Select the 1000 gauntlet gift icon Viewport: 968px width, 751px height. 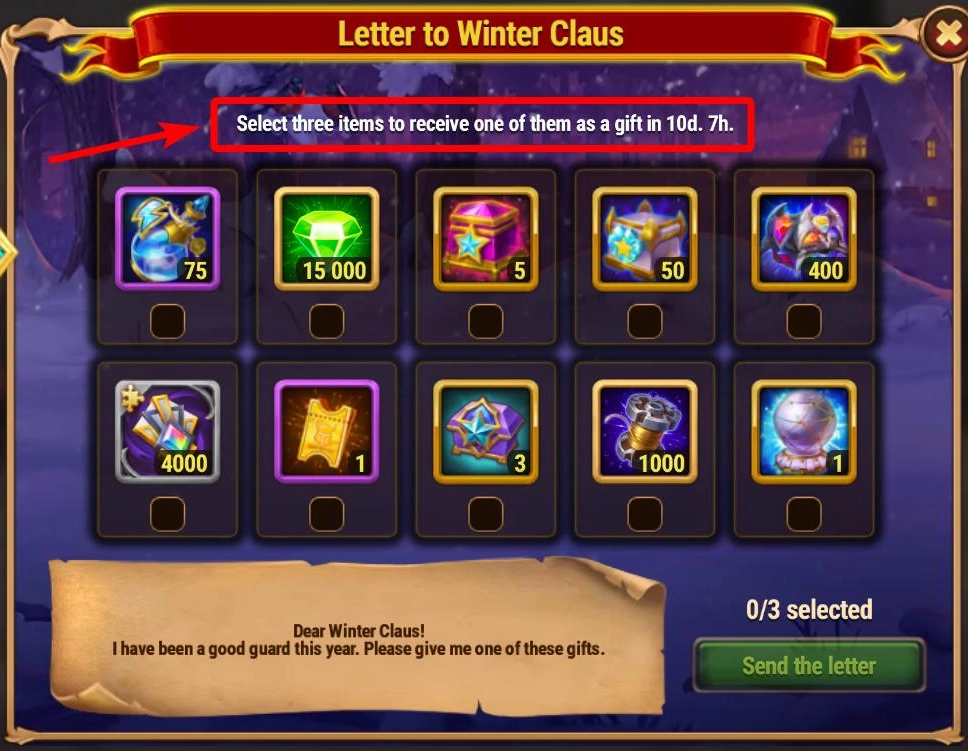tap(645, 431)
